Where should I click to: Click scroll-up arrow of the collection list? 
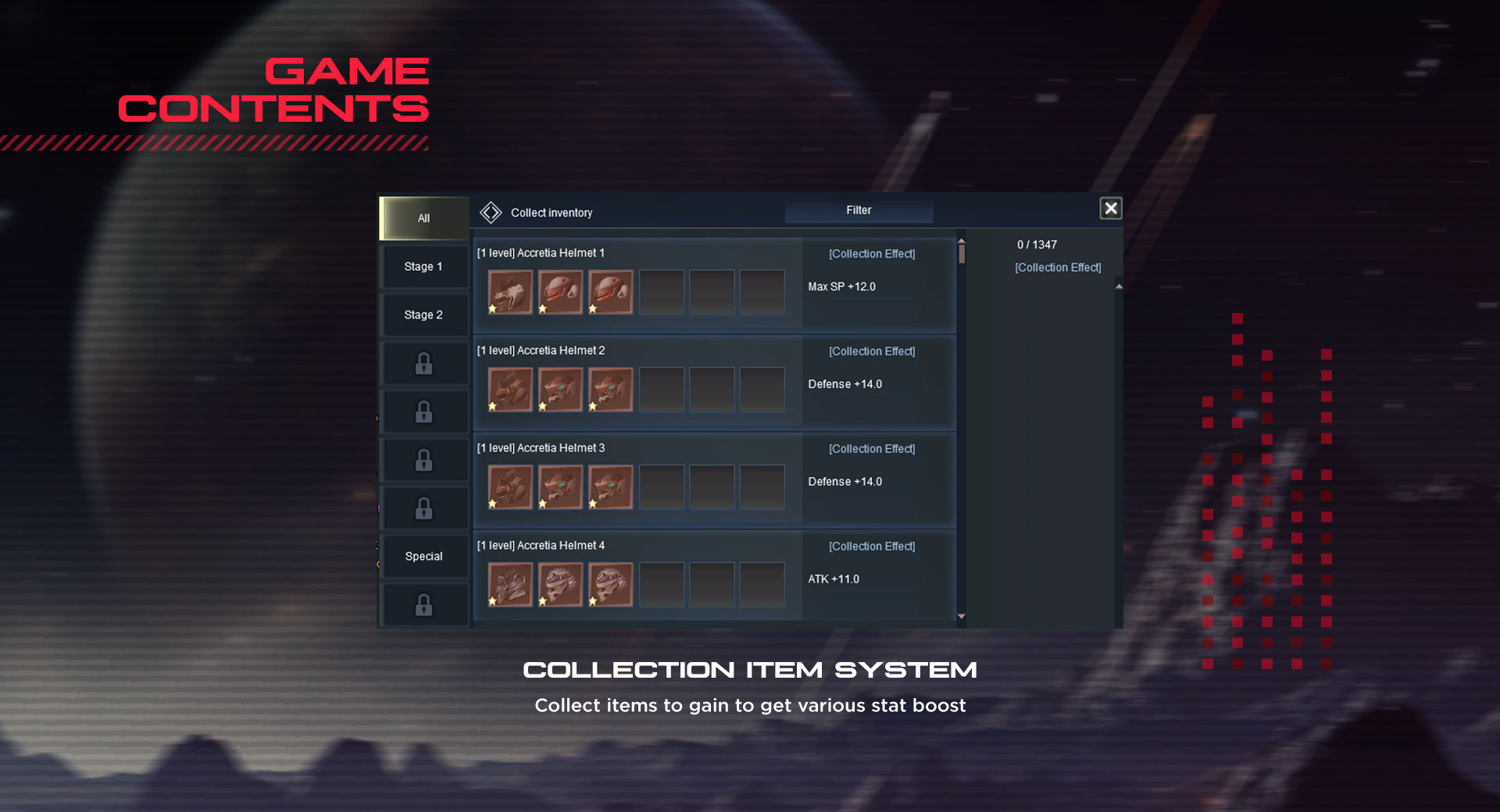[962, 241]
